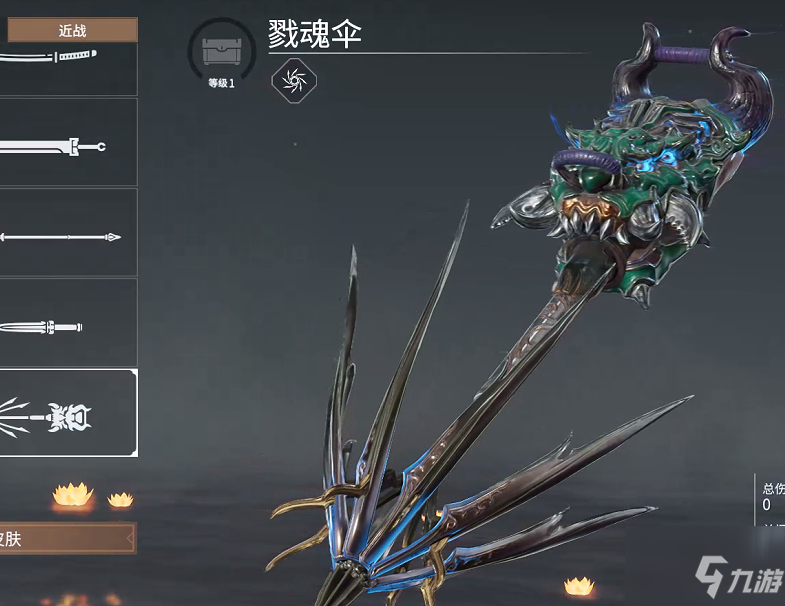This screenshot has height=606, width=785.
Task: Choose the greatsword weapon slot
Action: [x=66, y=144]
